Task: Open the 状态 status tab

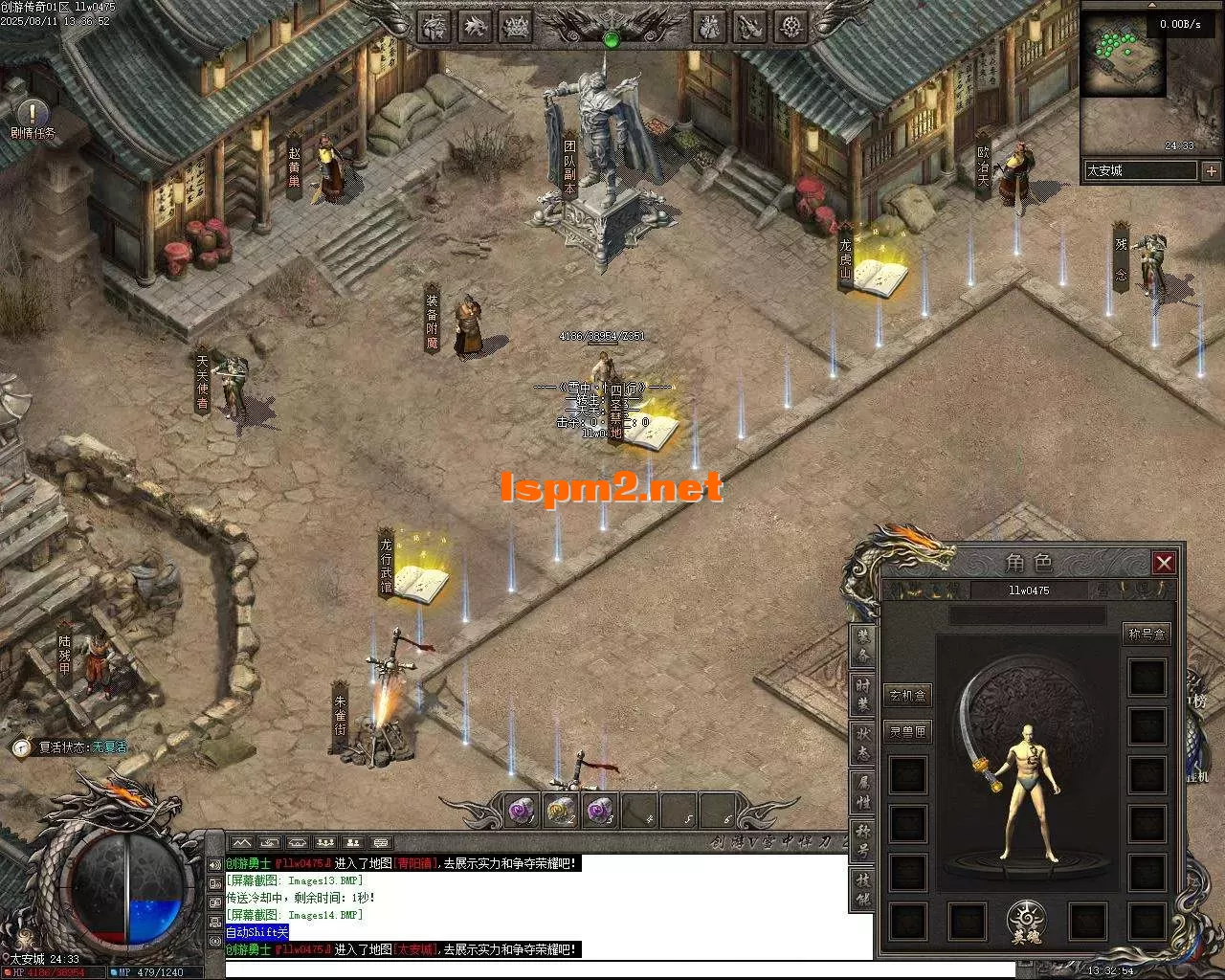Action: [864, 745]
